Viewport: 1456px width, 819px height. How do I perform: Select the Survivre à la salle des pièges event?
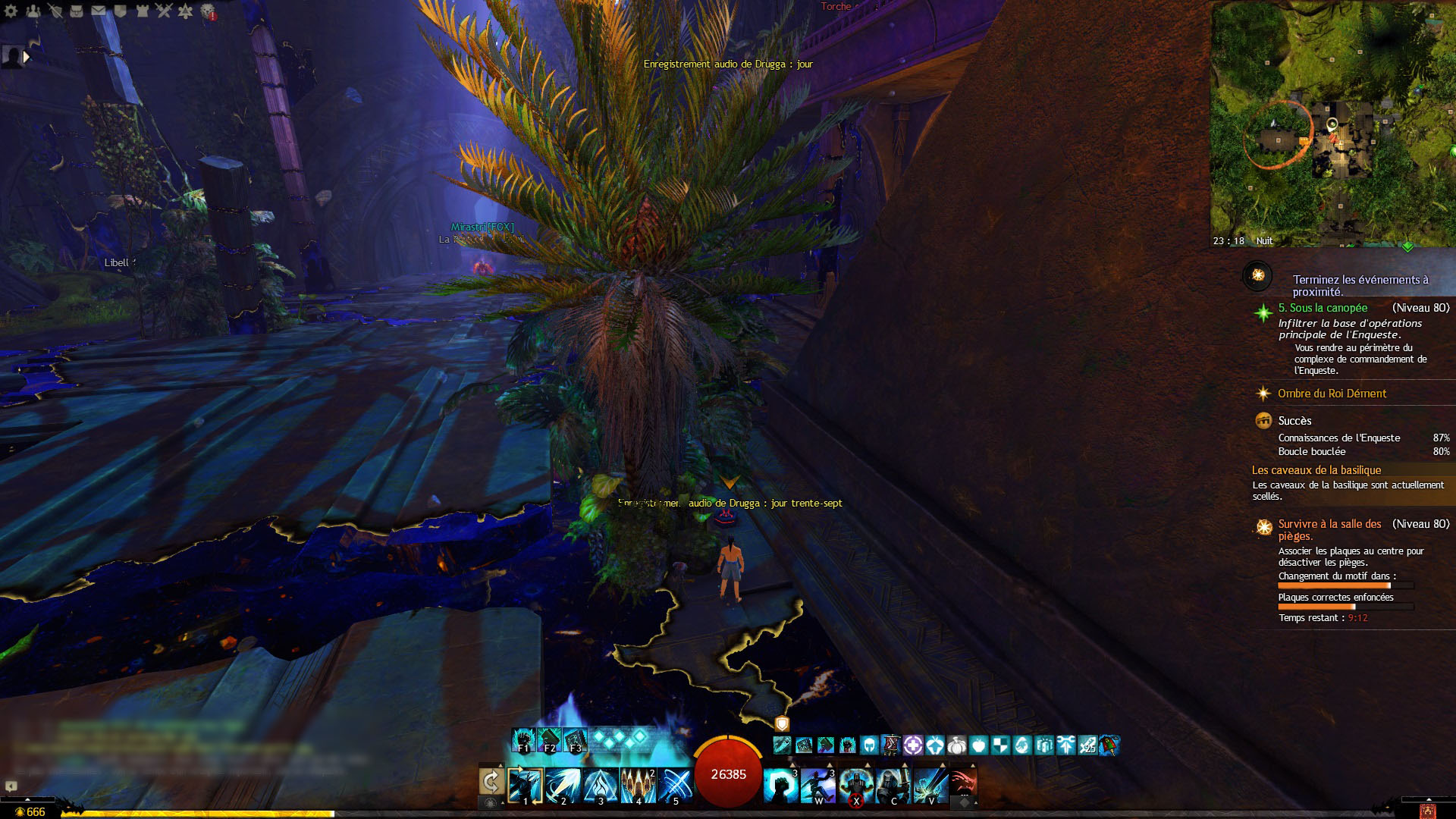(1329, 529)
